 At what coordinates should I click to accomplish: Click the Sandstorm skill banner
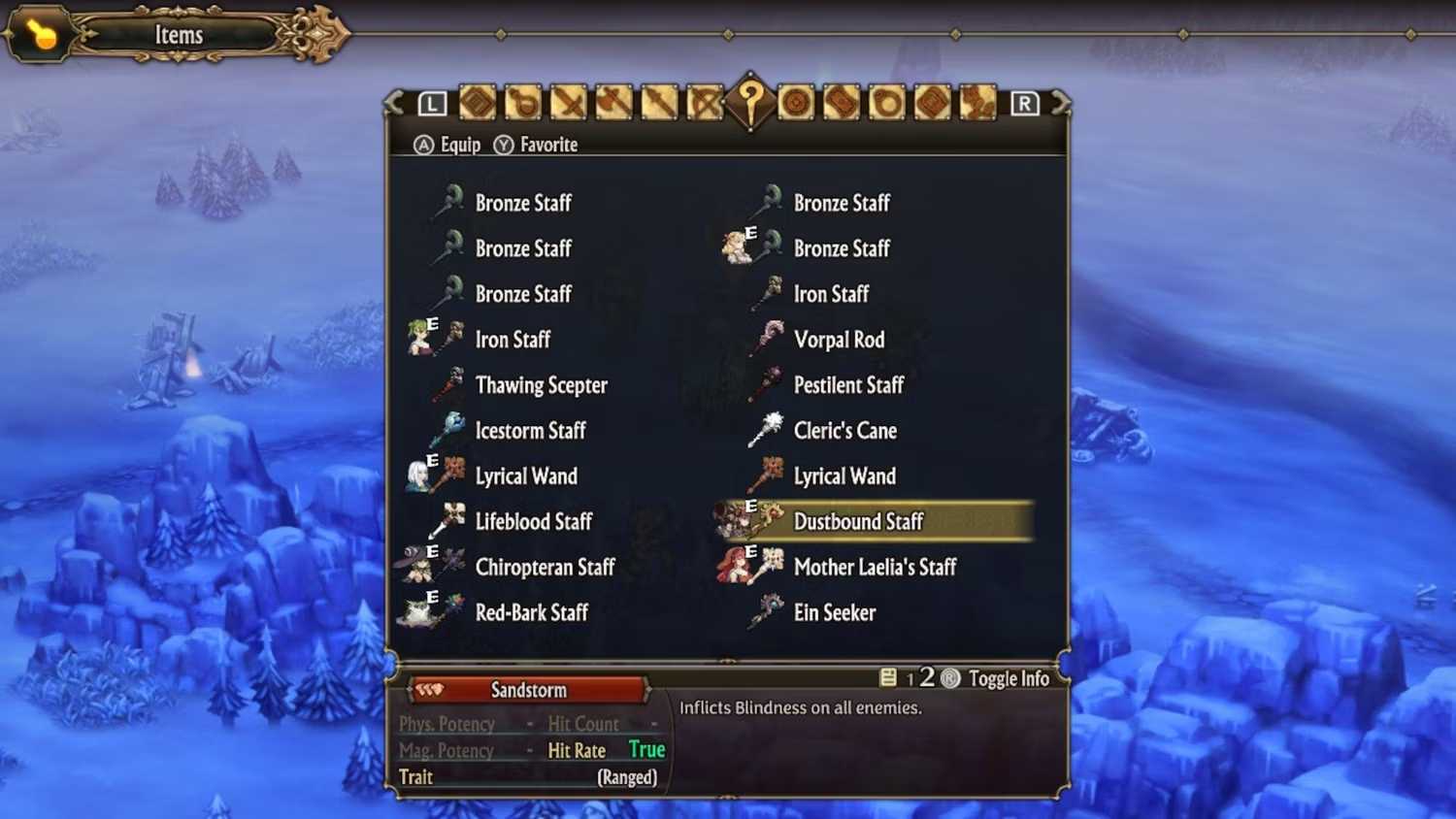pos(529,690)
